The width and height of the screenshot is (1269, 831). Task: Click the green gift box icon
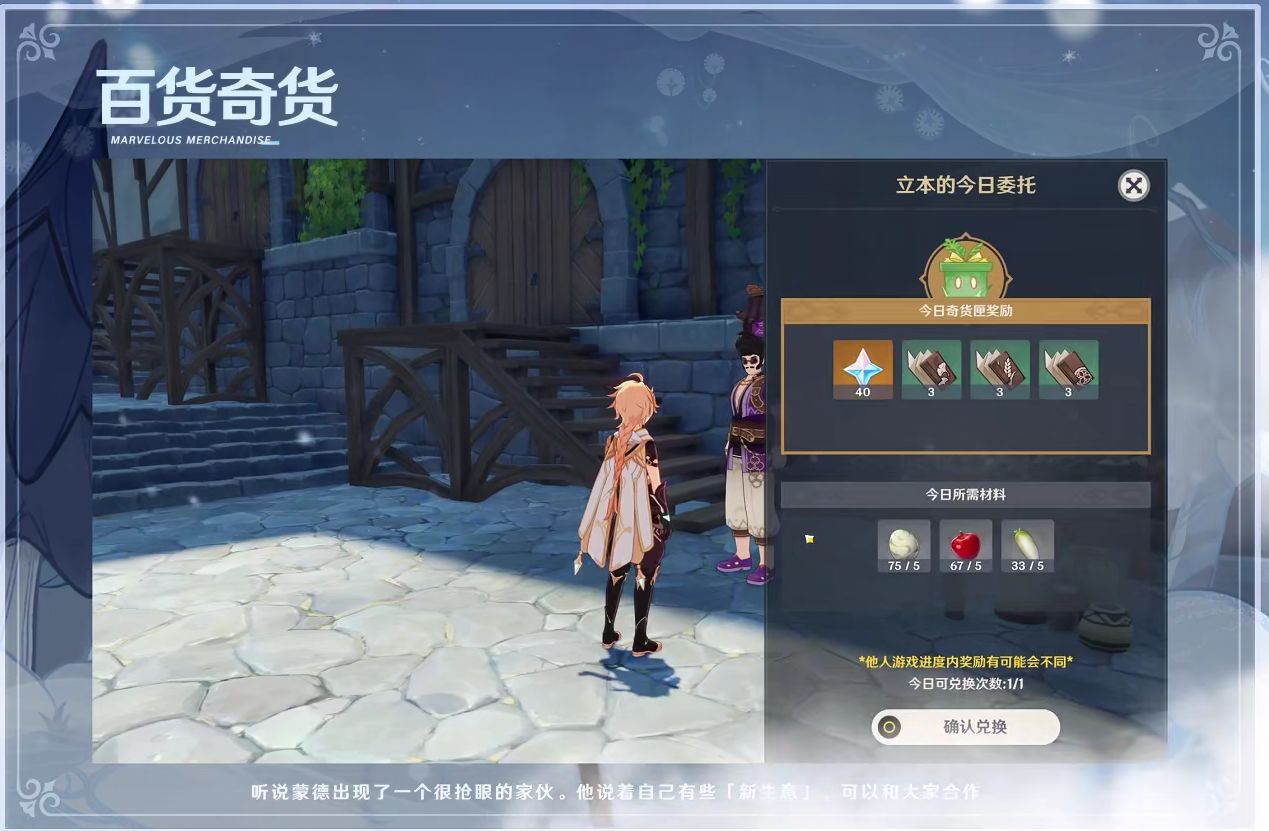(965, 270)
